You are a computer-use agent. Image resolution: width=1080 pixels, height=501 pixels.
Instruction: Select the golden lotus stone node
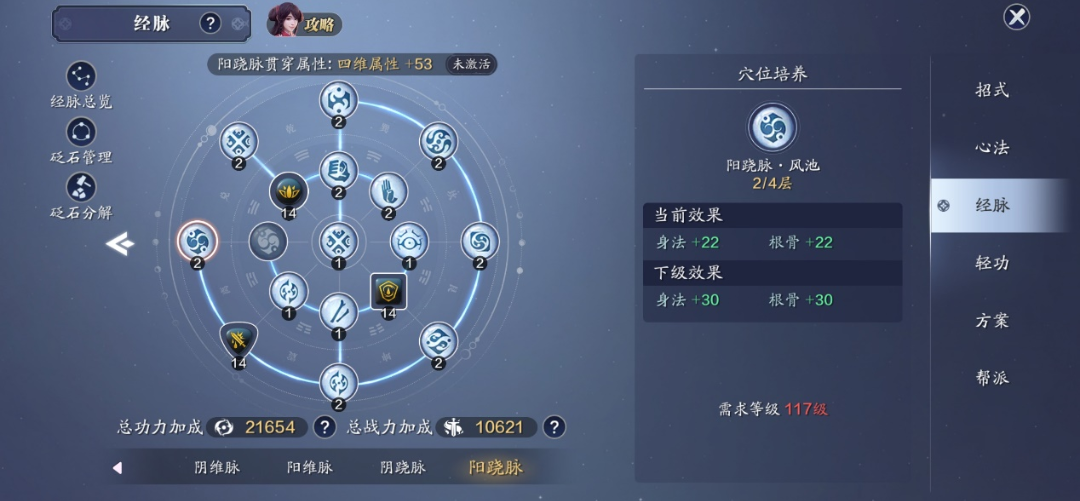pos(288,191)
